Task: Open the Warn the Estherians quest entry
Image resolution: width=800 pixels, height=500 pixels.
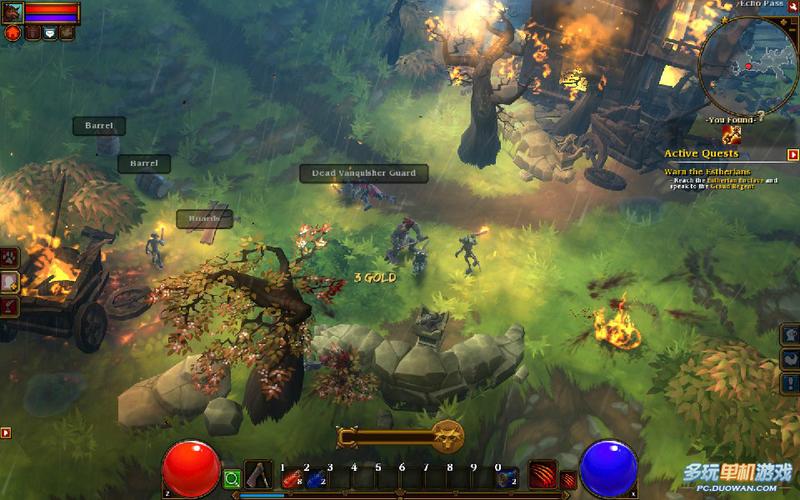Action: click(x=701, y=171)
